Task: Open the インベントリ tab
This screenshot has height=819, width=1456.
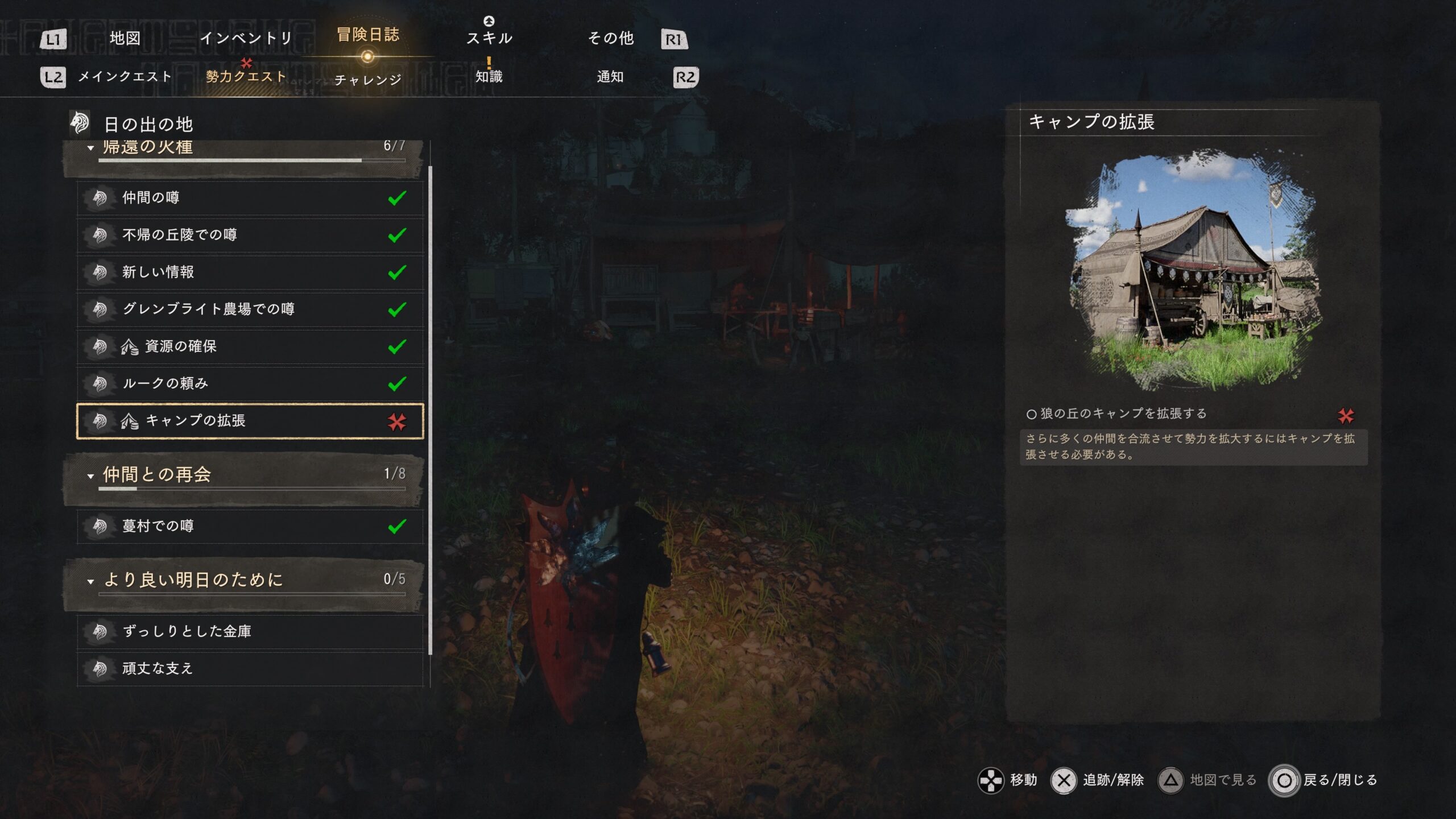Action: point(246,38)
